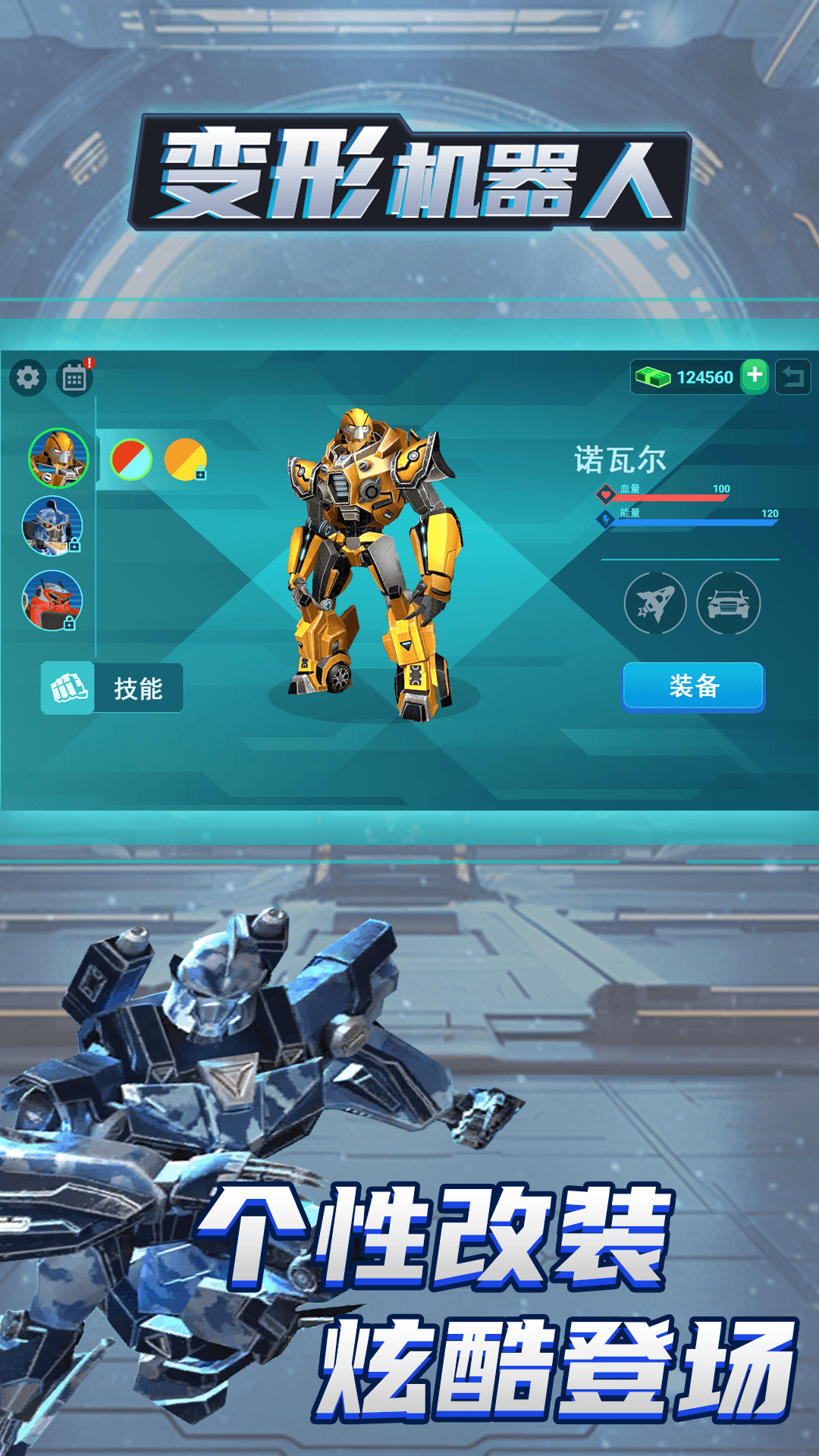
Task: Add more cash with the green plus
Action: point(755,376)
